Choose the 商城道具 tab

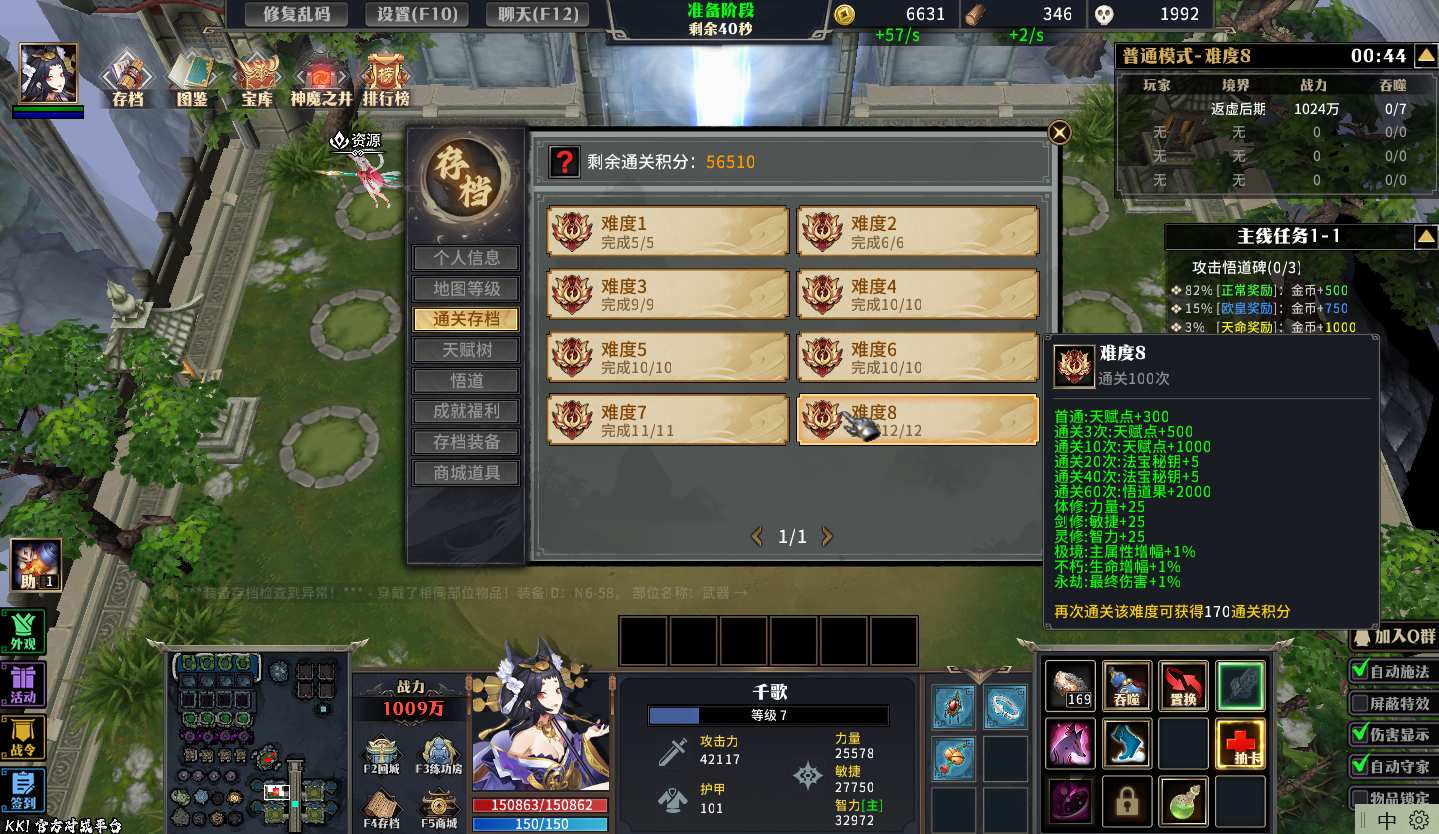(466, 473)
